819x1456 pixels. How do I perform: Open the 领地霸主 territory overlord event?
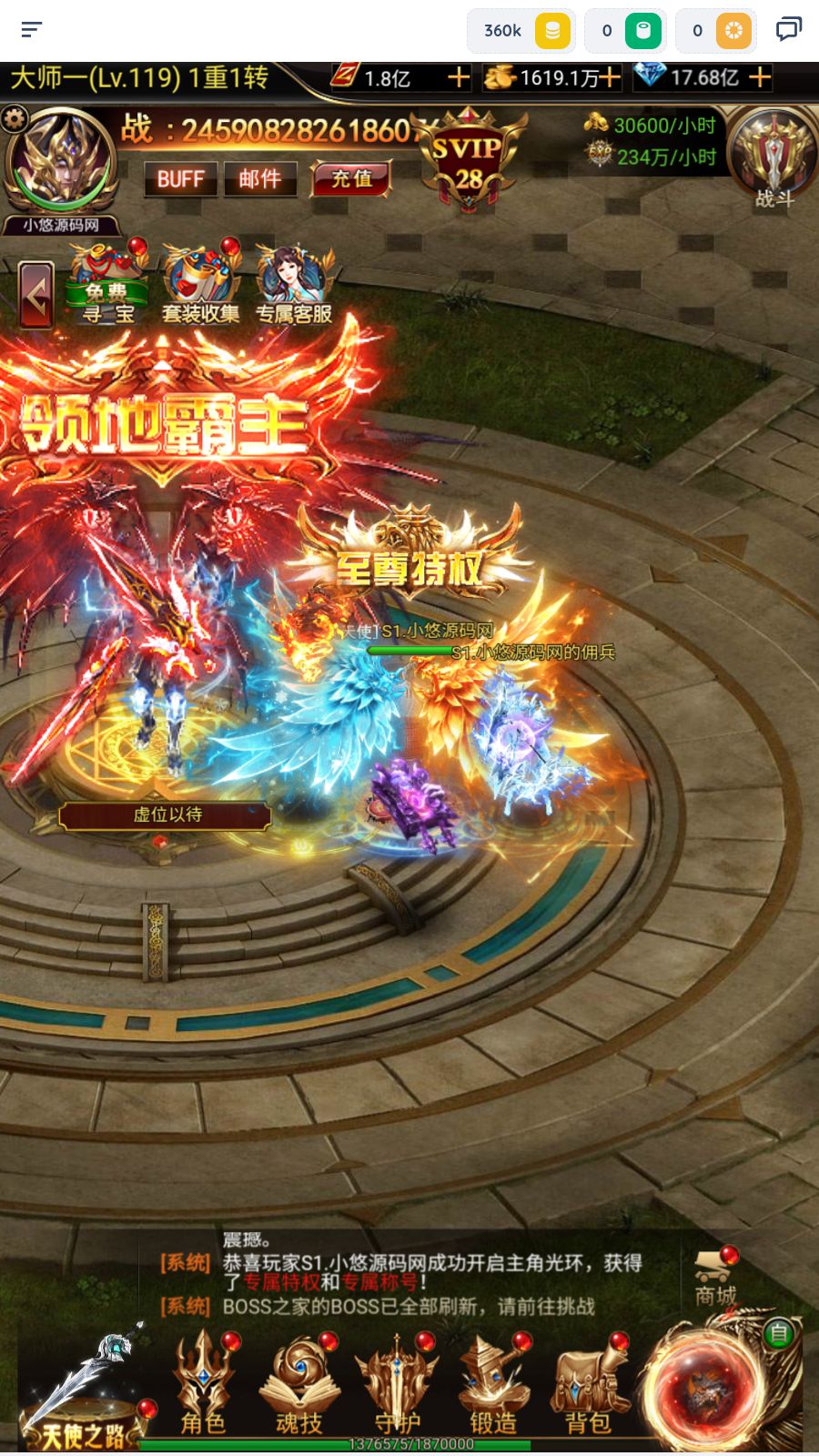click(x=164, y=423)
